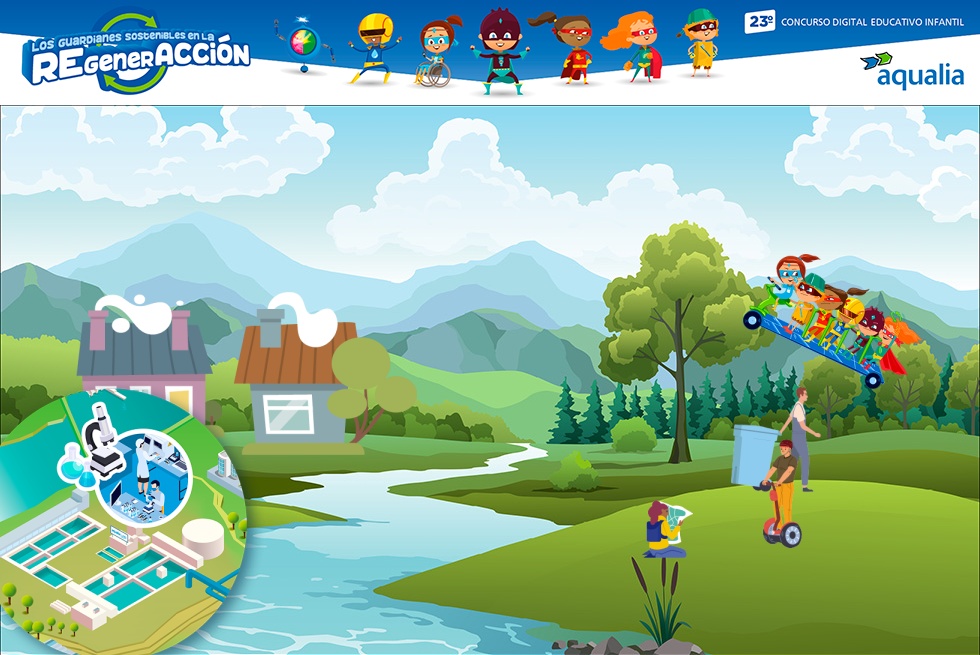980x655 pixels.
Task: Open the circular water treatment plant bubble
Action: point(120,520)
